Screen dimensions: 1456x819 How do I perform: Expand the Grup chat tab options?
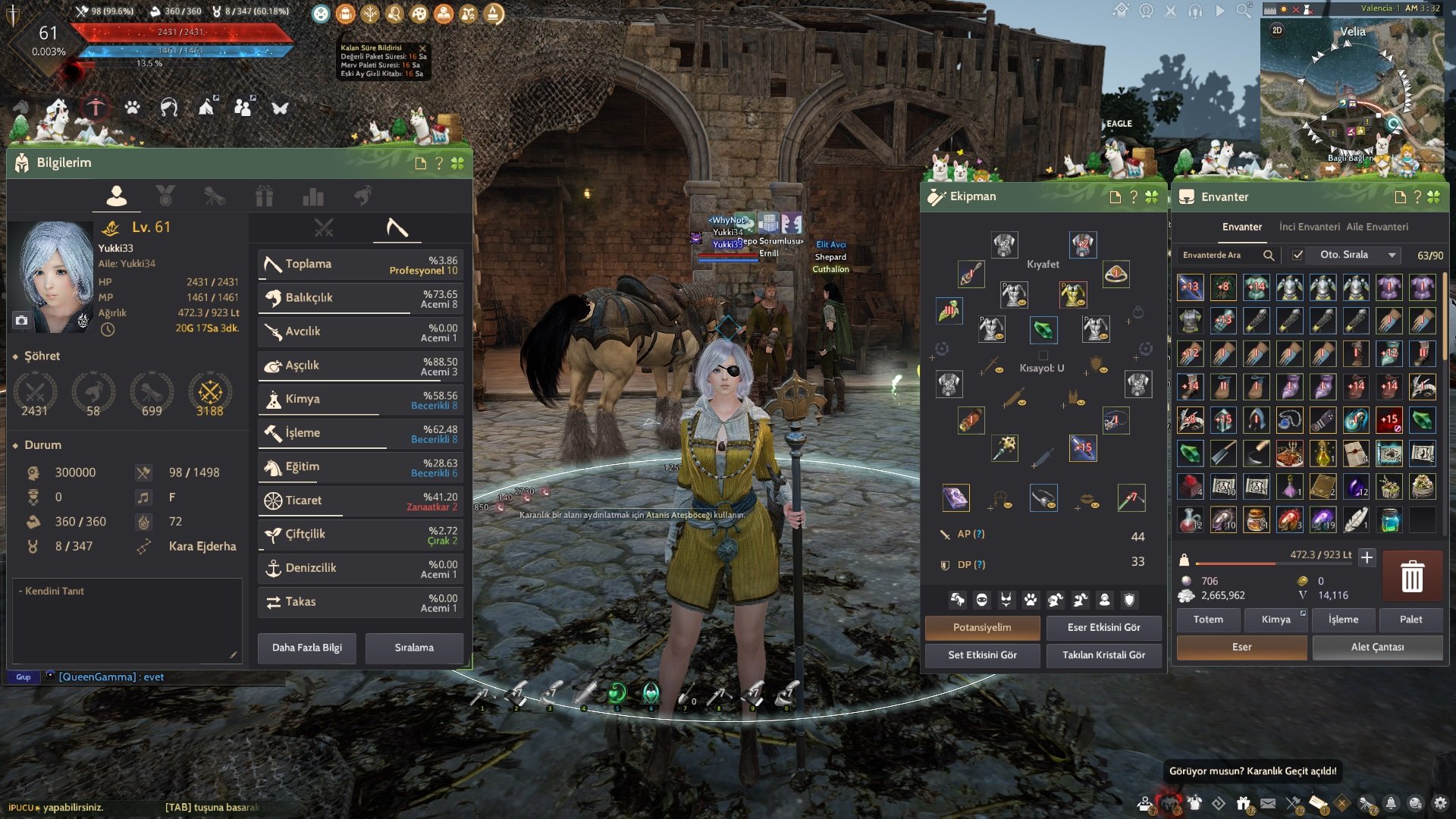[x=23, y=676]
